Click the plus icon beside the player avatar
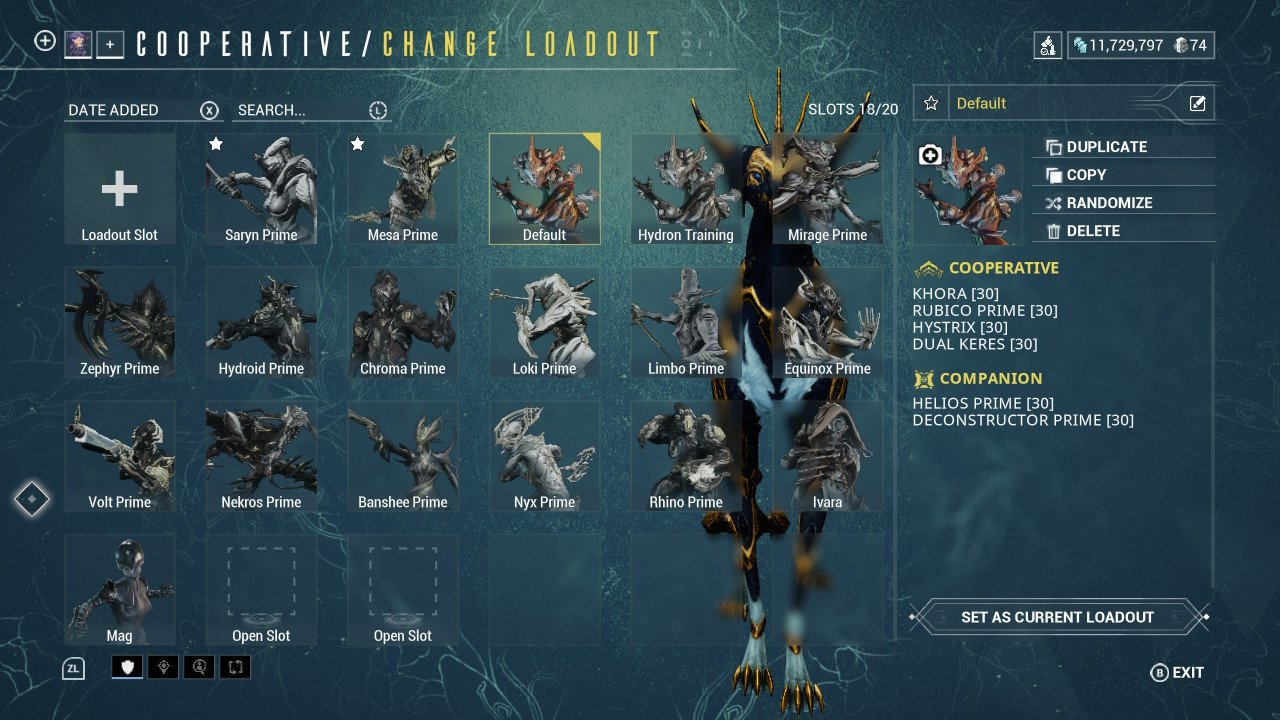Screen dimensions: 1280x720 [x=108, y=44]
